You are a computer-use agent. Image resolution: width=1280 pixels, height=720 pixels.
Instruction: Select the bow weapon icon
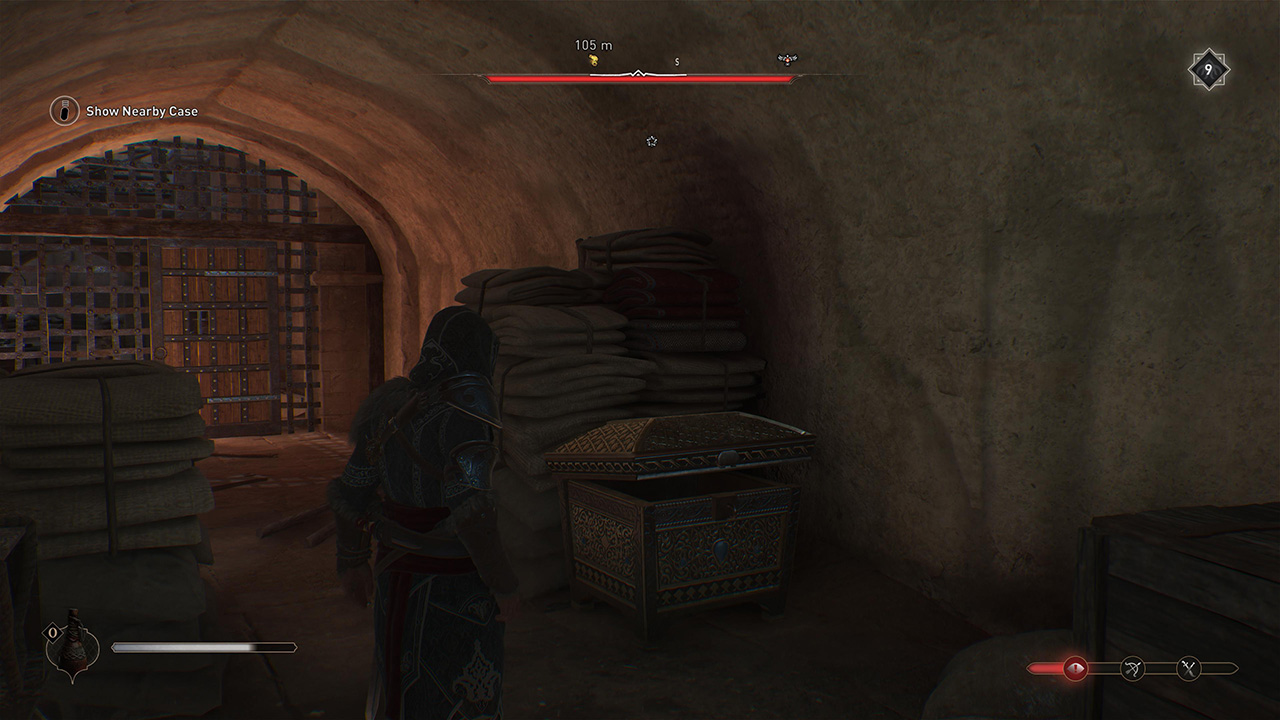tap(1133, 668)
